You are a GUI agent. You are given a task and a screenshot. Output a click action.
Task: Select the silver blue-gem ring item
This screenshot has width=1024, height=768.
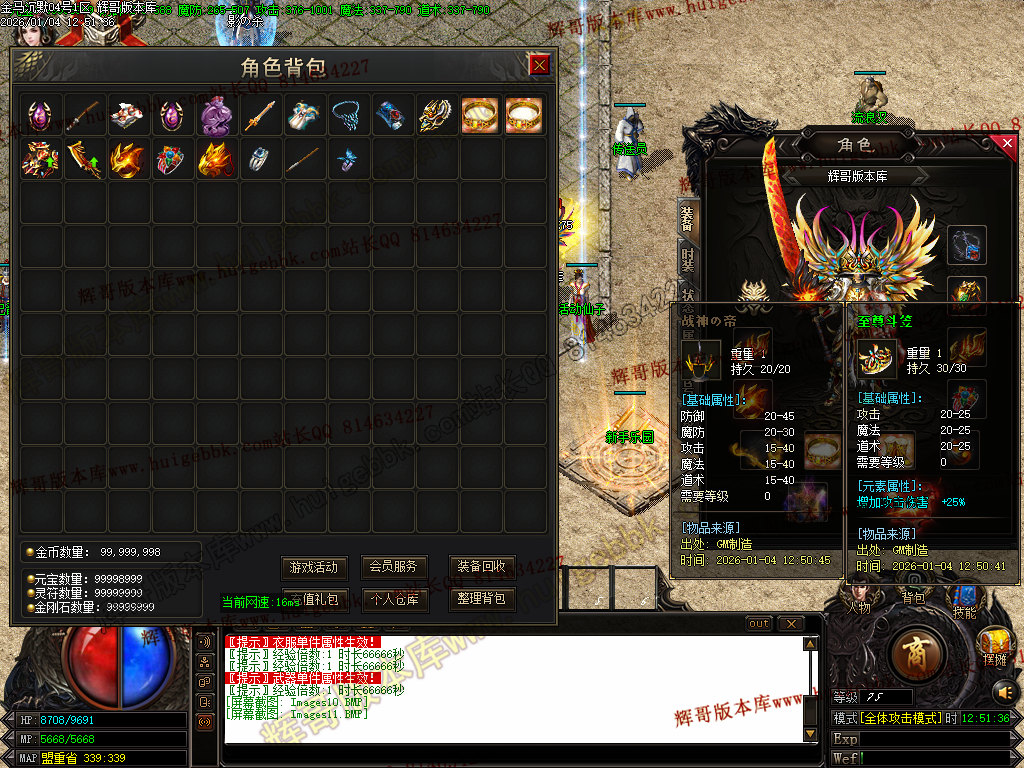click(261, 159)
